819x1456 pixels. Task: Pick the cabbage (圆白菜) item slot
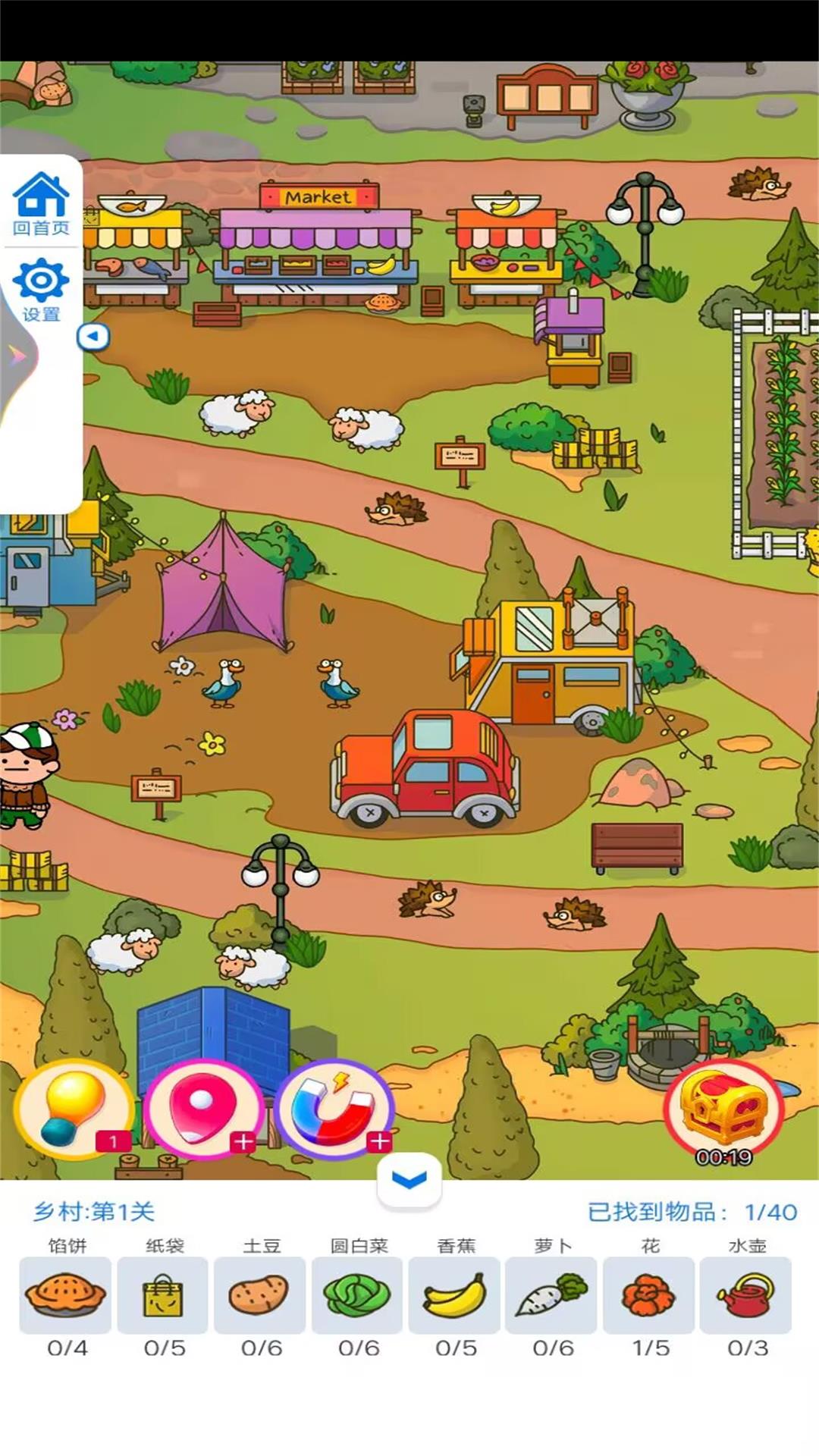pyautogui.click(x=357, y=1295)
